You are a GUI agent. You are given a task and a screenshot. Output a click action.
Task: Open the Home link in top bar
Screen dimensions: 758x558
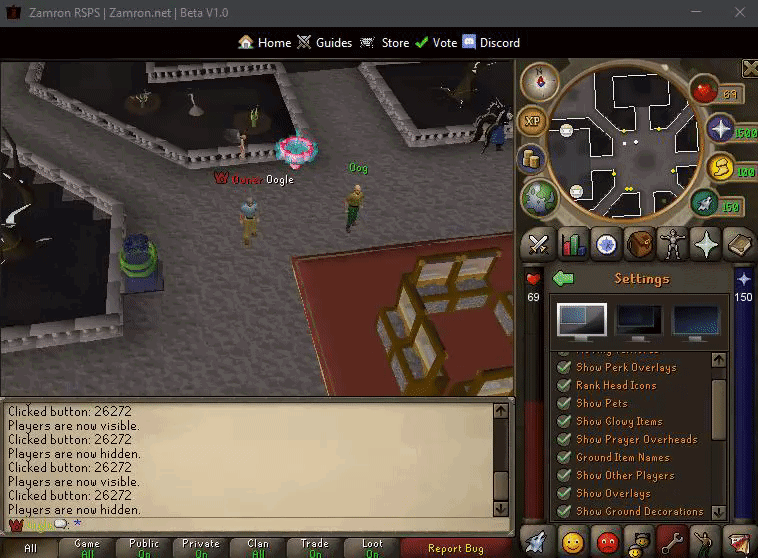pyautogui.click(x=265, y=43)
